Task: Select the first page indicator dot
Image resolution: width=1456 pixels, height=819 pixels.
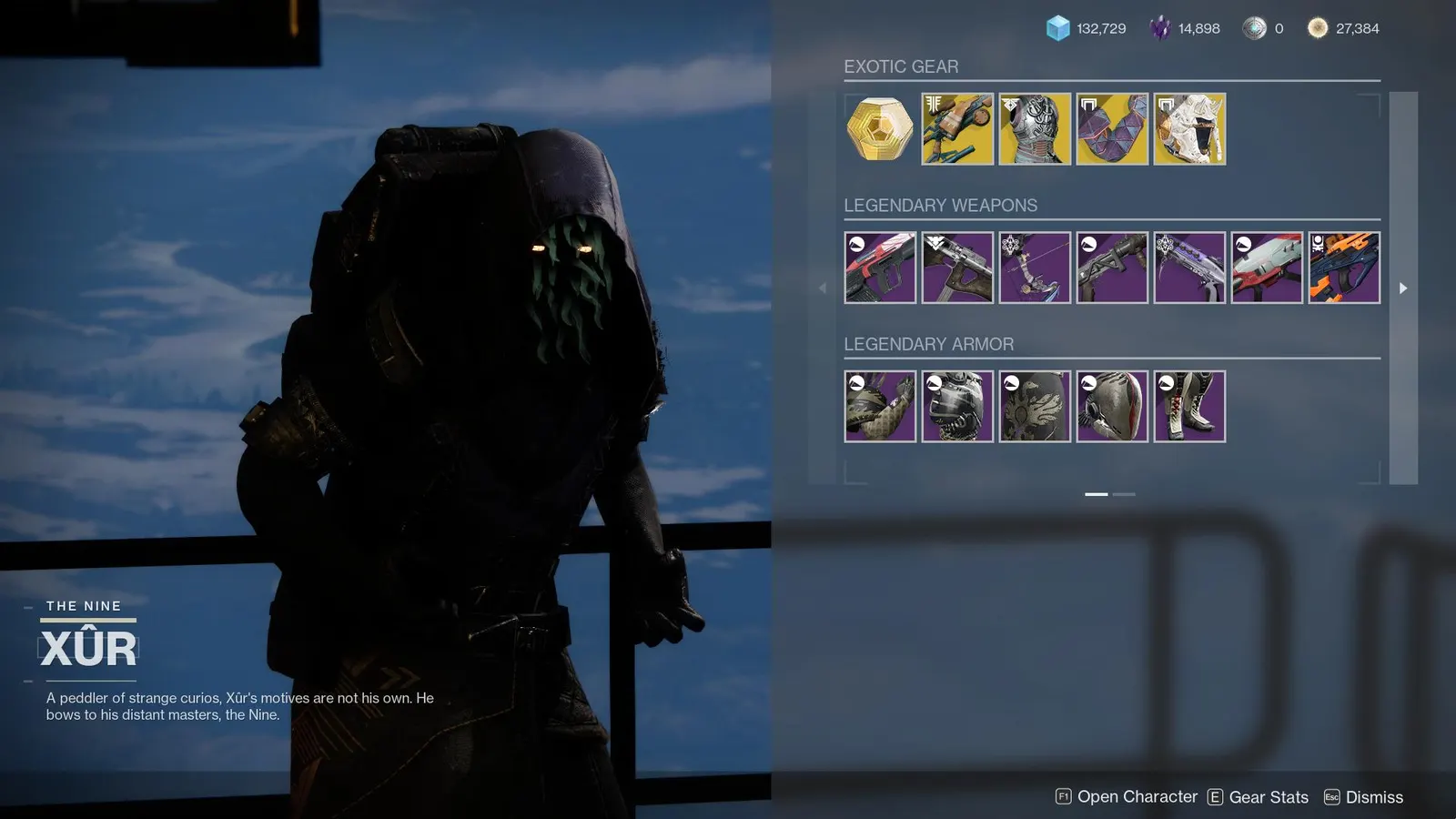Action: coord(1097,494)
